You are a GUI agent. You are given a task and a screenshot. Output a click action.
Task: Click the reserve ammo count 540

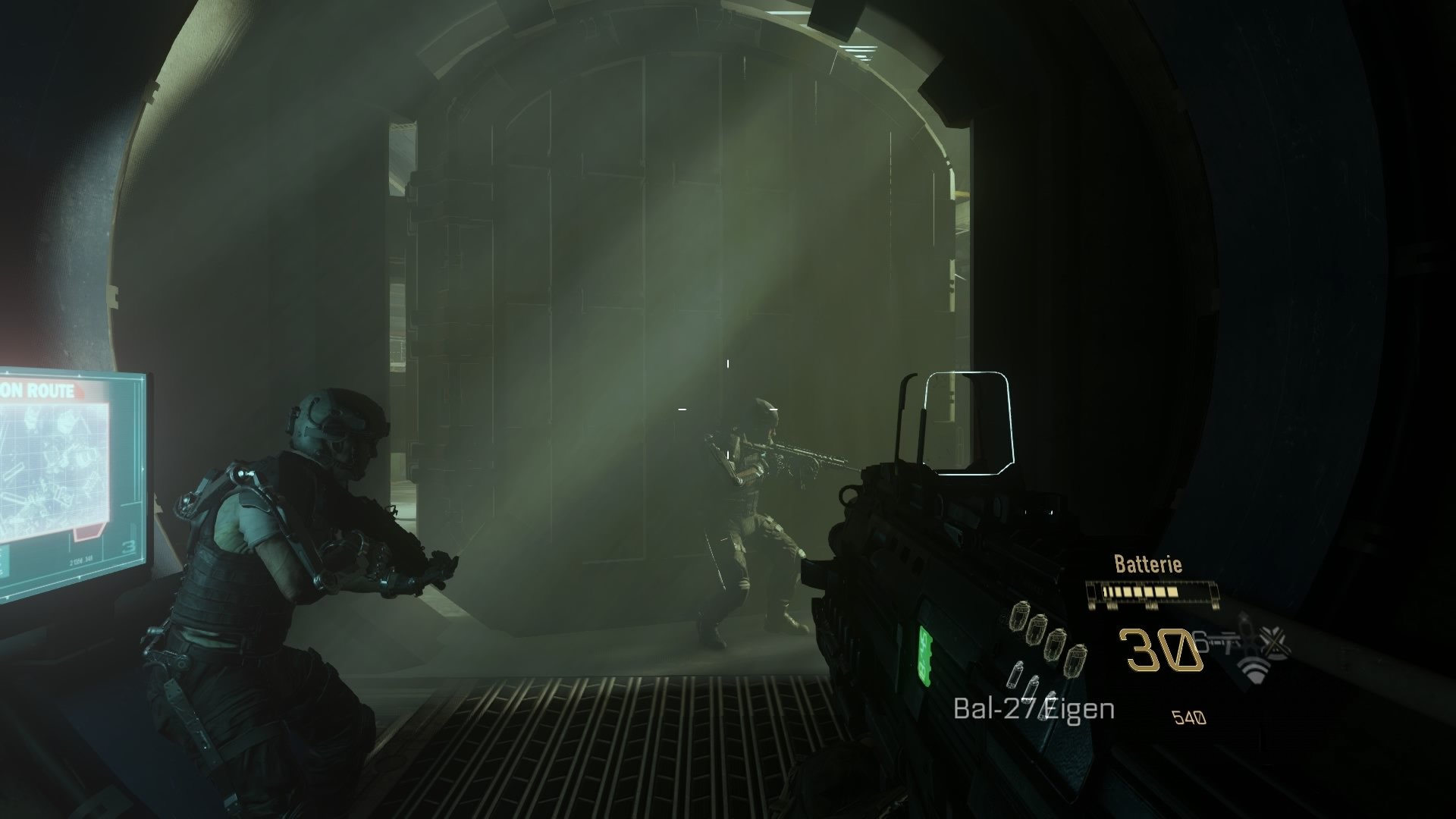(1189, 717)
